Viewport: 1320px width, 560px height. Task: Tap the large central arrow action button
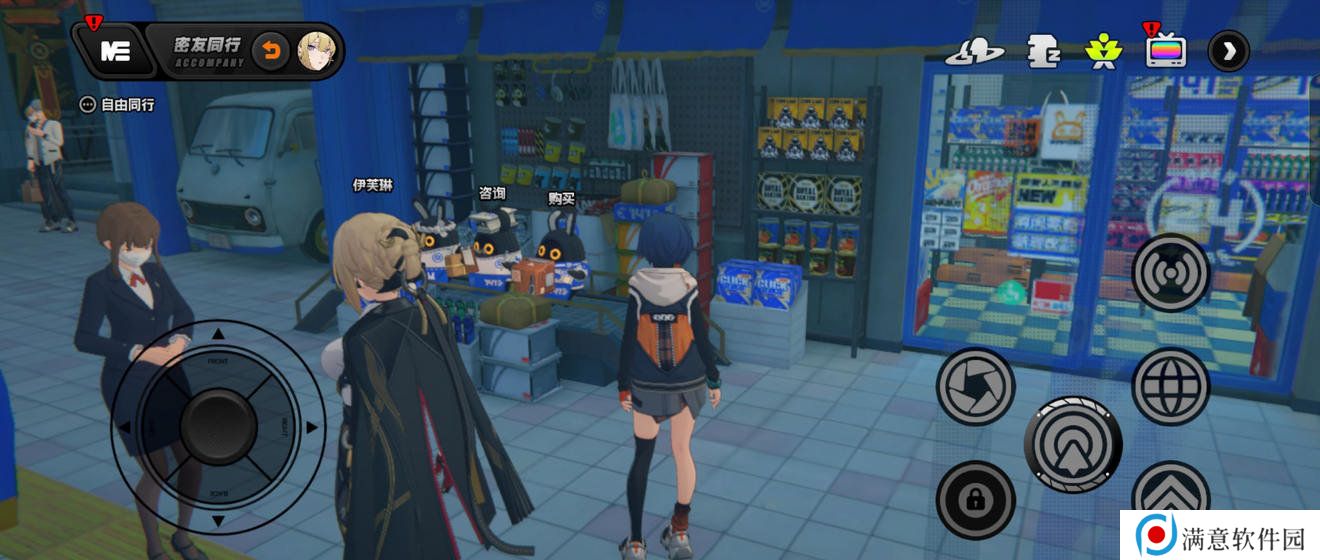point(1073,445)
